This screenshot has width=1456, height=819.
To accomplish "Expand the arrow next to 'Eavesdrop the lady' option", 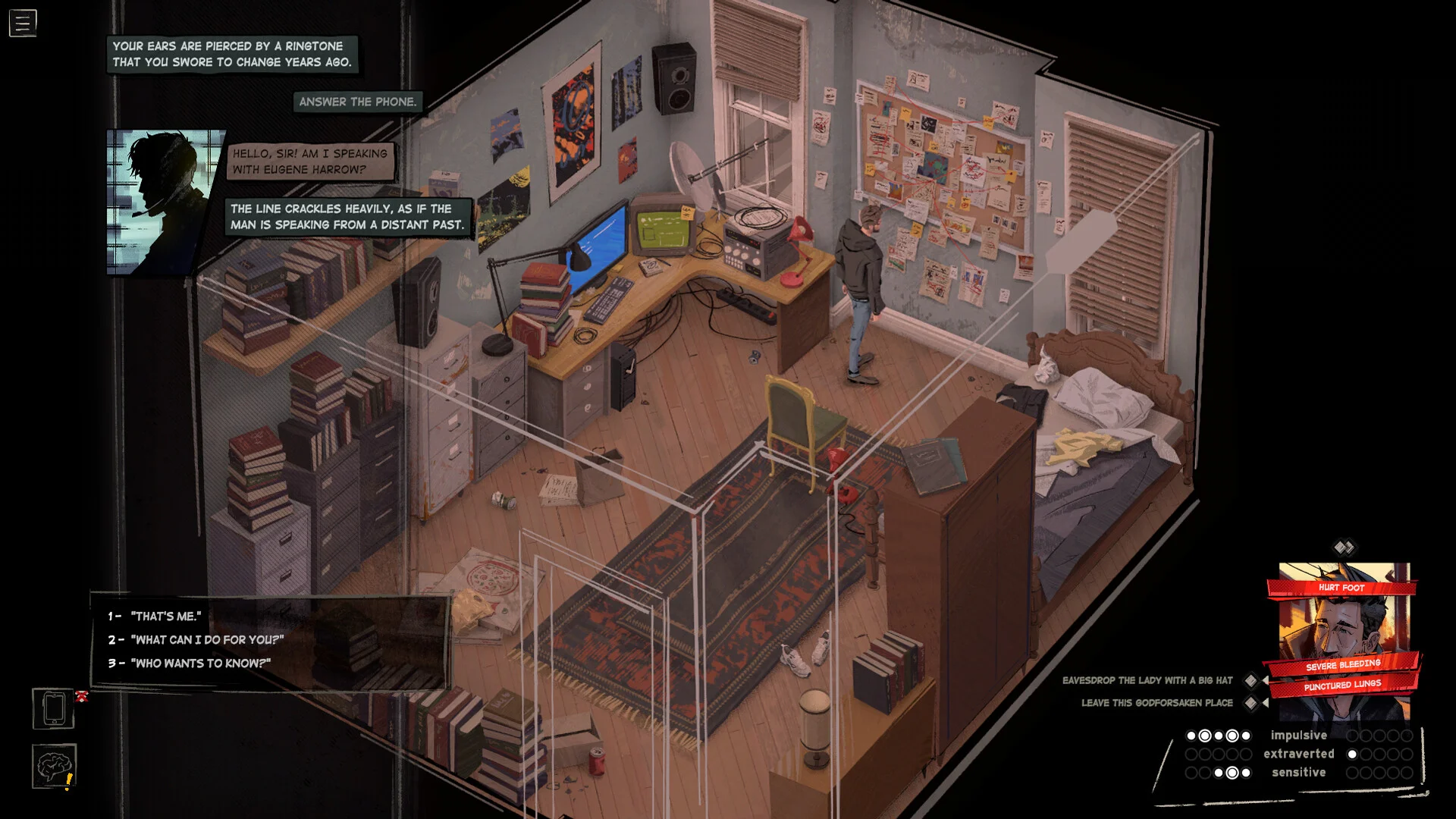I will (1266, 680).
